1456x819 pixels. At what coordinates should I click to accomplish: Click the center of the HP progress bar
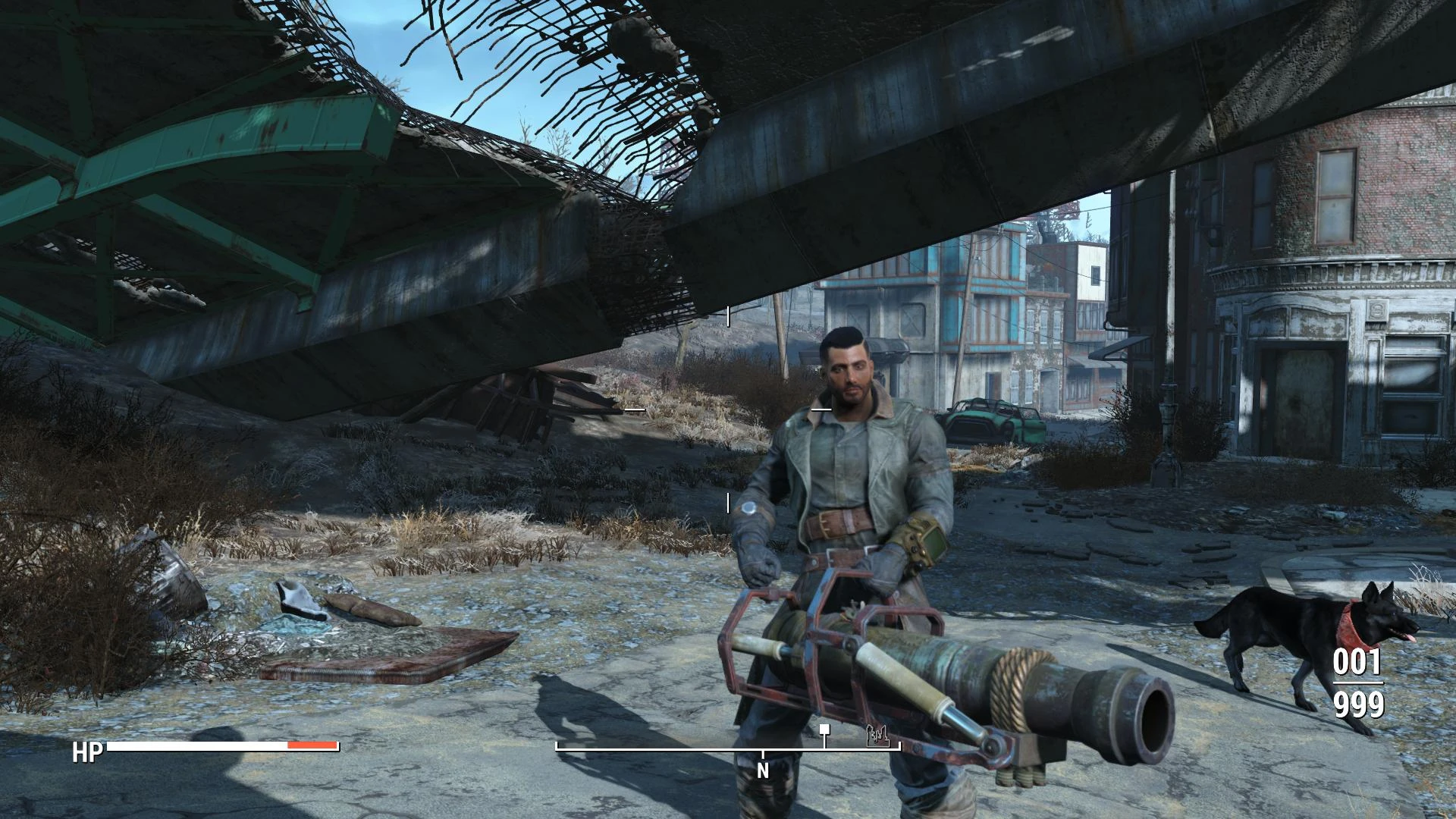pos(220,745)
